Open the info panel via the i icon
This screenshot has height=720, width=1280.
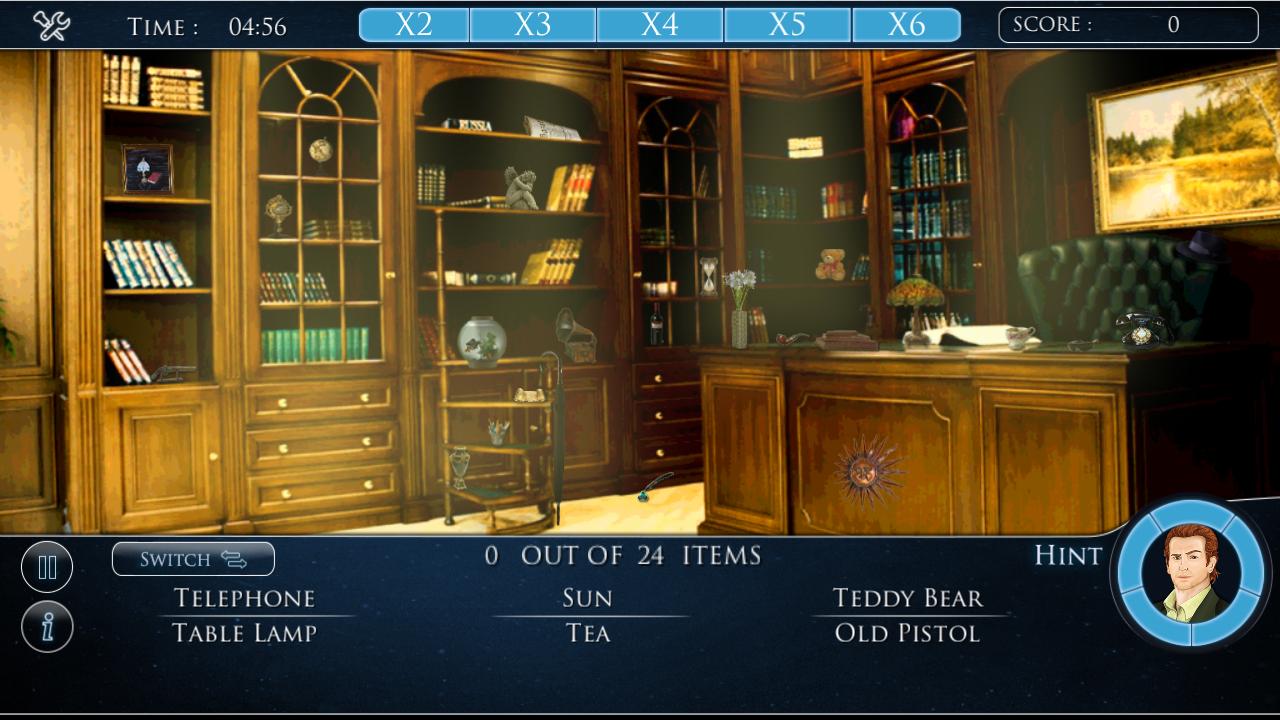point(46,625)
